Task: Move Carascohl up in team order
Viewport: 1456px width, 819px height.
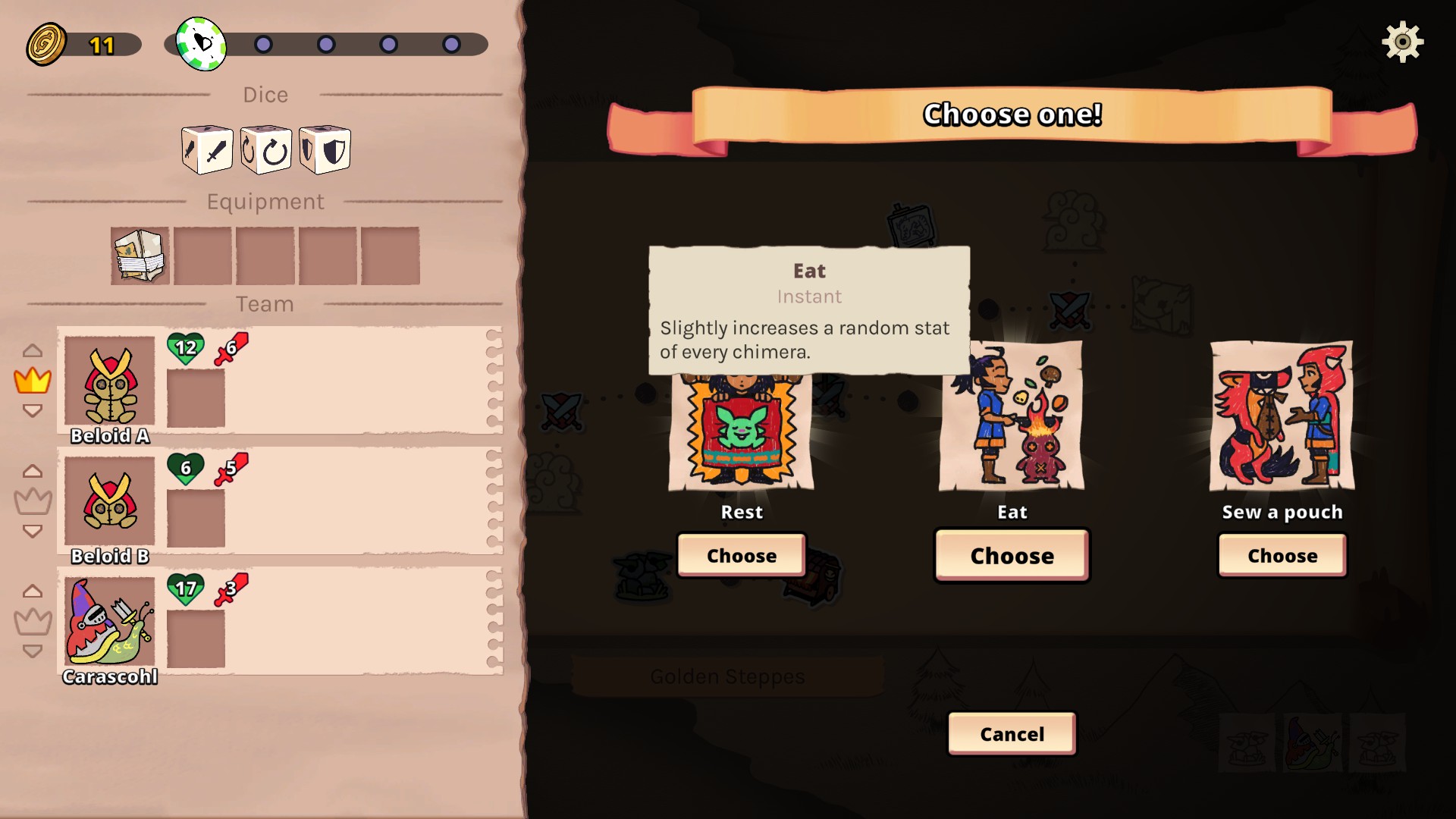Action: [33, 591]
